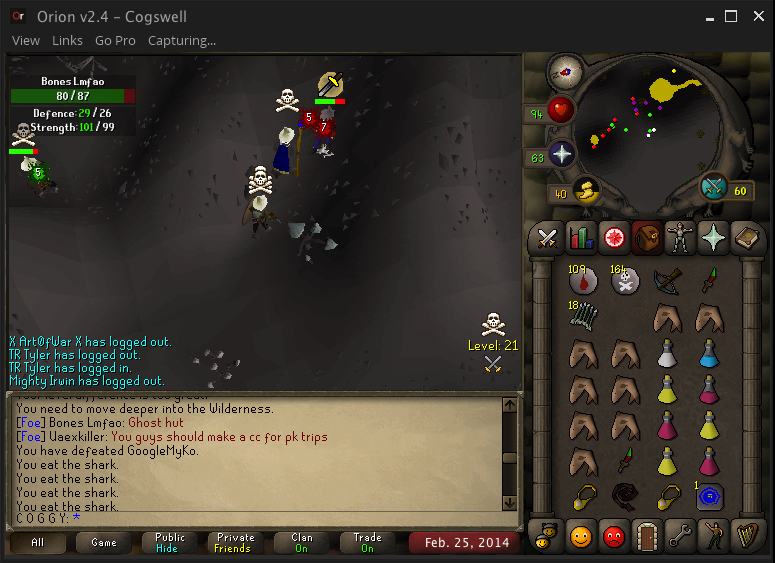Select the blood runes stack
Viewport: 775px width, 563px height.
583,281
